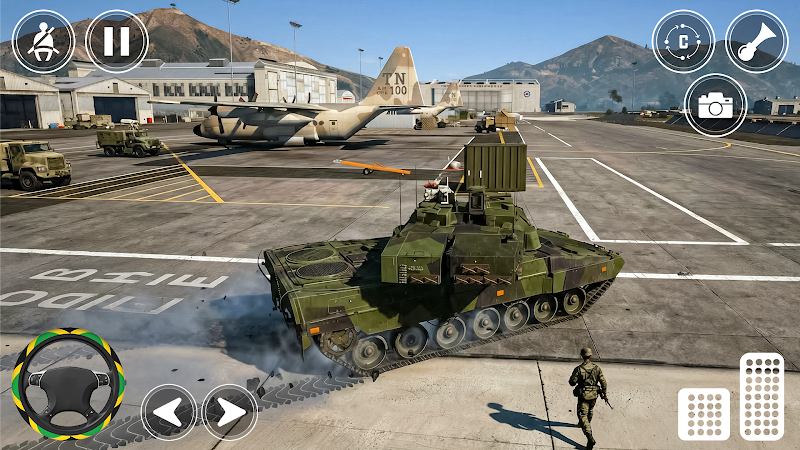Steer left with the left arrow
800x450 pixels.
pyautogui.click(x=168, y=412)
